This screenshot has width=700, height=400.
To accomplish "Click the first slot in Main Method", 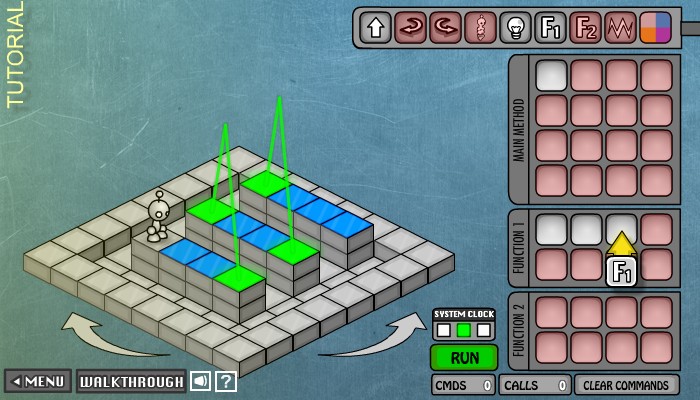I will 551,75.
